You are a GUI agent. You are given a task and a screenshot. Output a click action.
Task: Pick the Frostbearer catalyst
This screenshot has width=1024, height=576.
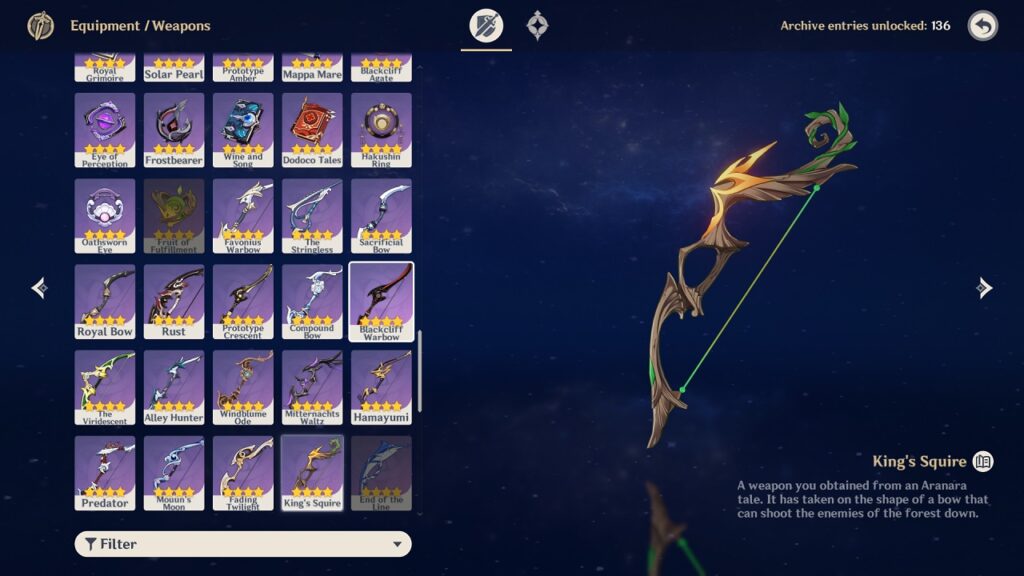tap(174, 129)
